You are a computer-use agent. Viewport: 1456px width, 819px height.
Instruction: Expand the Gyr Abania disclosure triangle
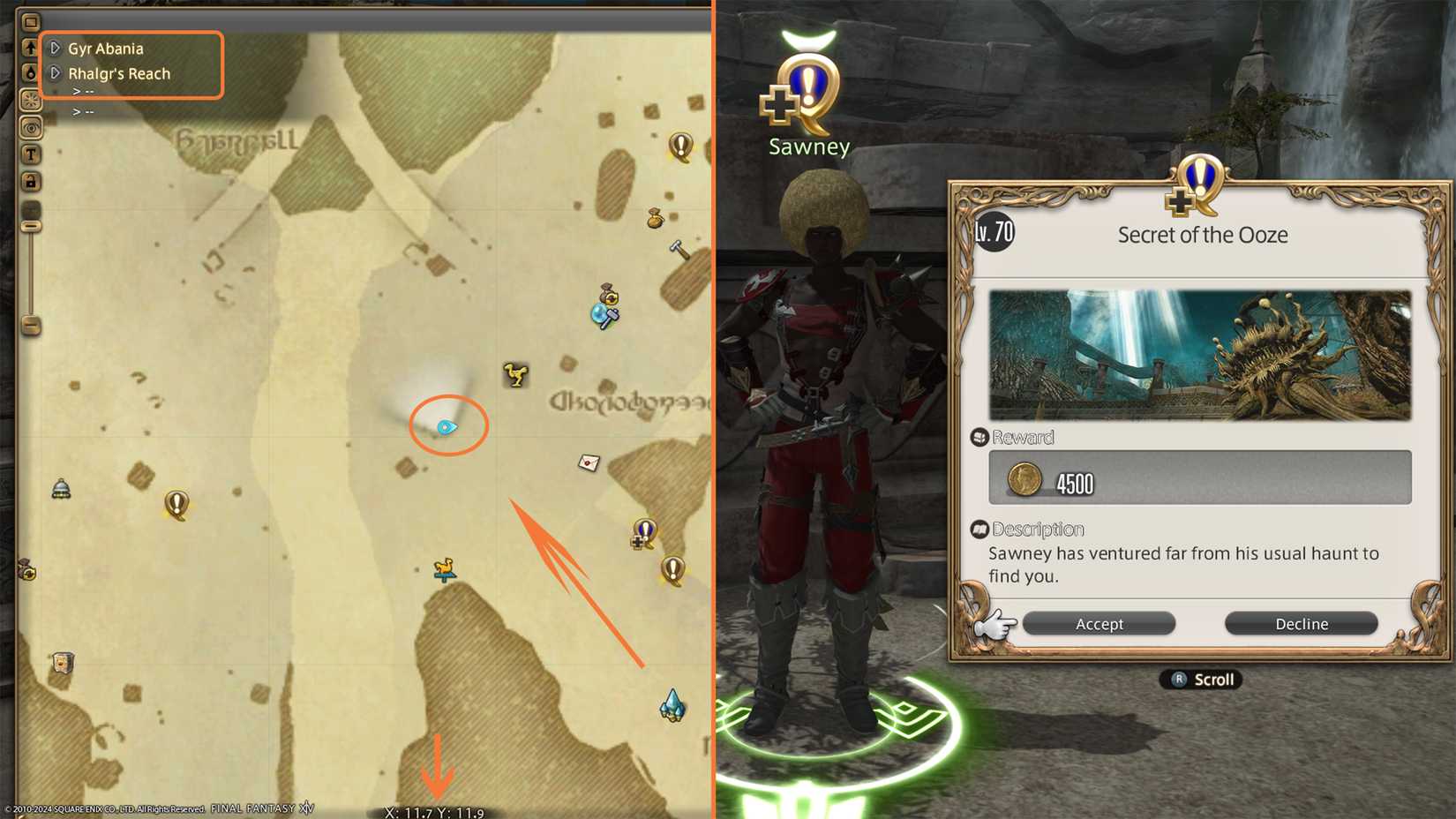pyautogui.click(x=55, y=49)
